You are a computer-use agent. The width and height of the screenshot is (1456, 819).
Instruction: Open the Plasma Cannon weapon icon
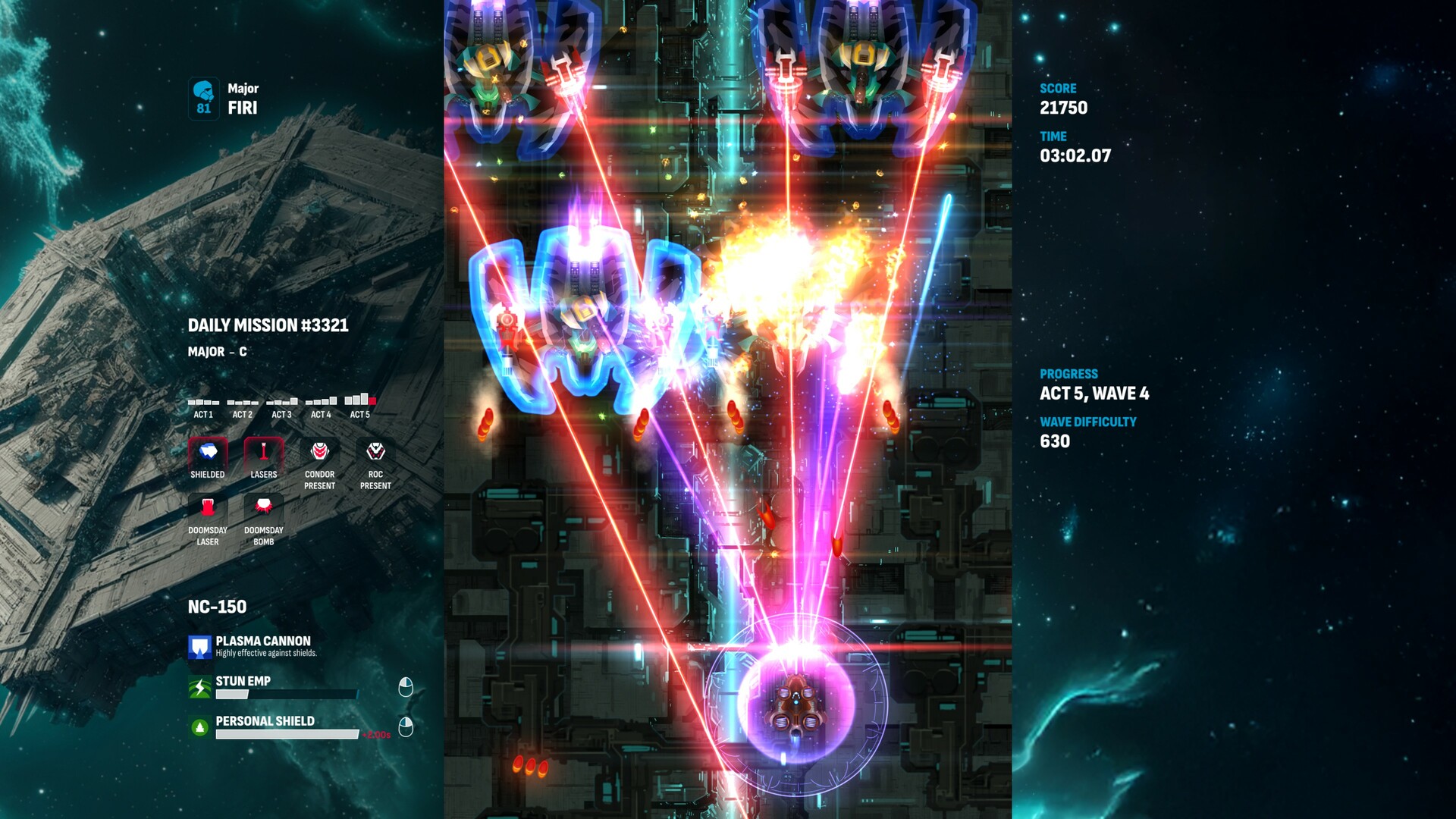(x=199, y=648)
